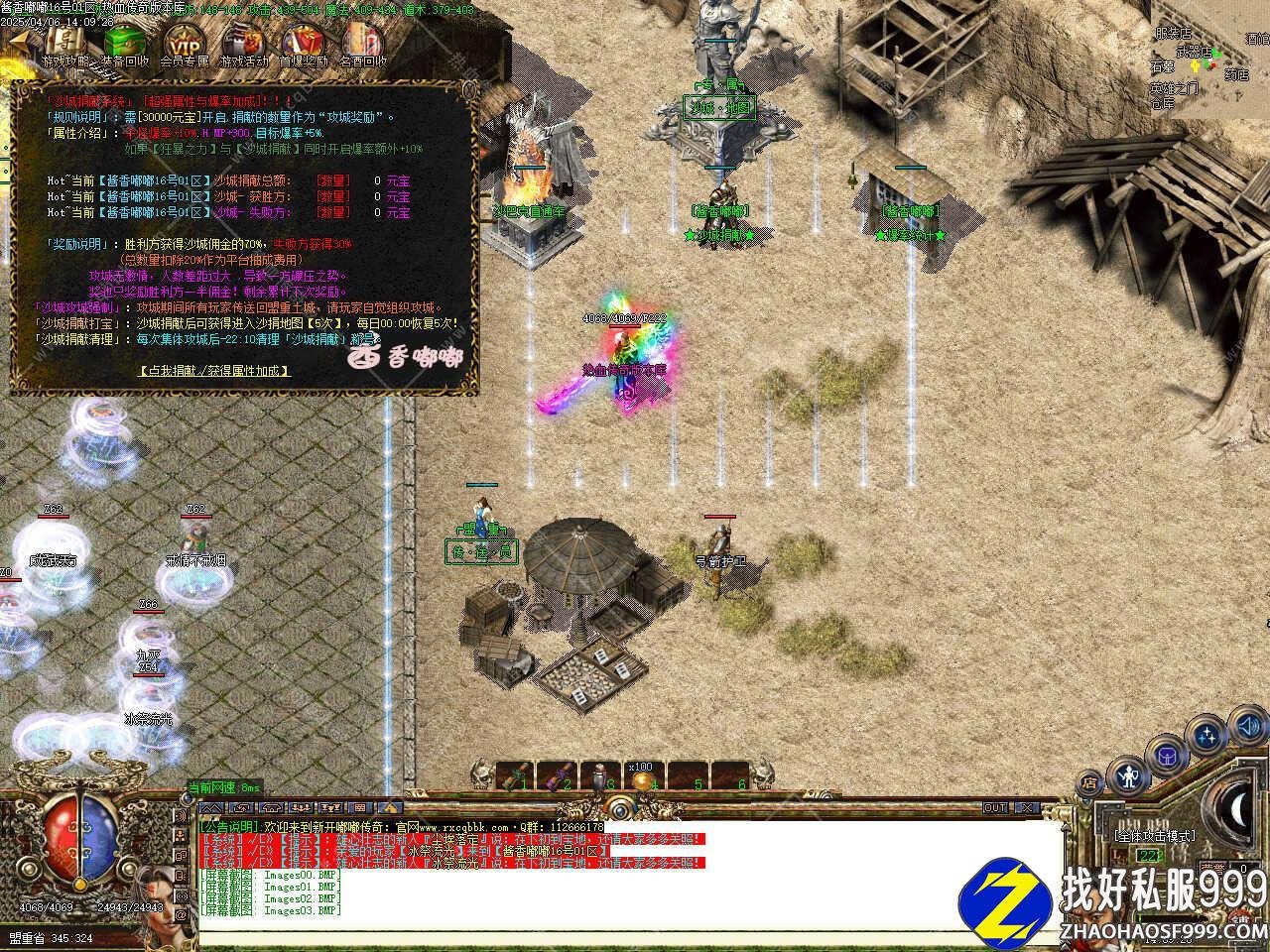
Task: Click the minimap in the corner
Action: [x=1210, y=59]
